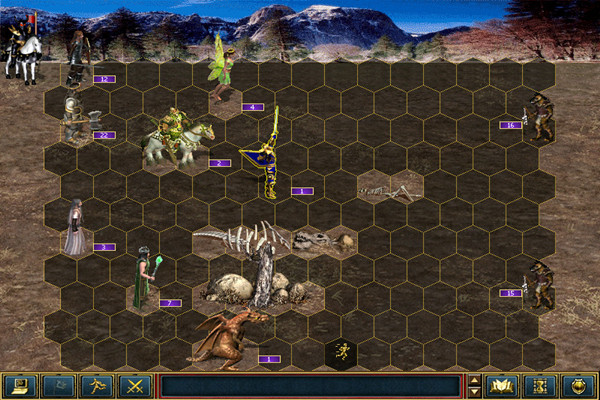600x400 pixels.
Task: Toggle auto-combat with the crossed swords button
Action: tap(134, 385)
